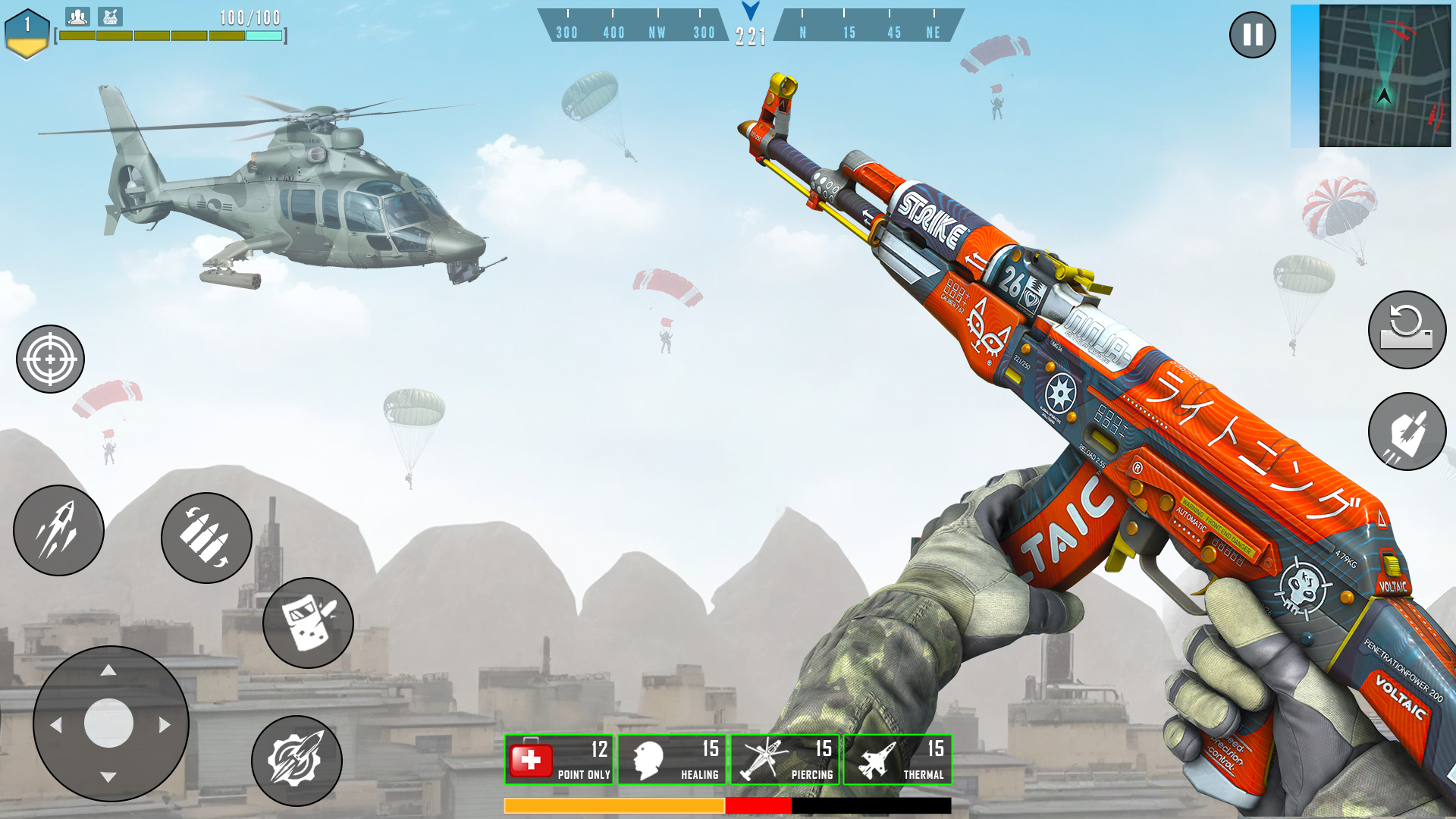
Task: Open the minimap
Action: [x=1384, y=76]
